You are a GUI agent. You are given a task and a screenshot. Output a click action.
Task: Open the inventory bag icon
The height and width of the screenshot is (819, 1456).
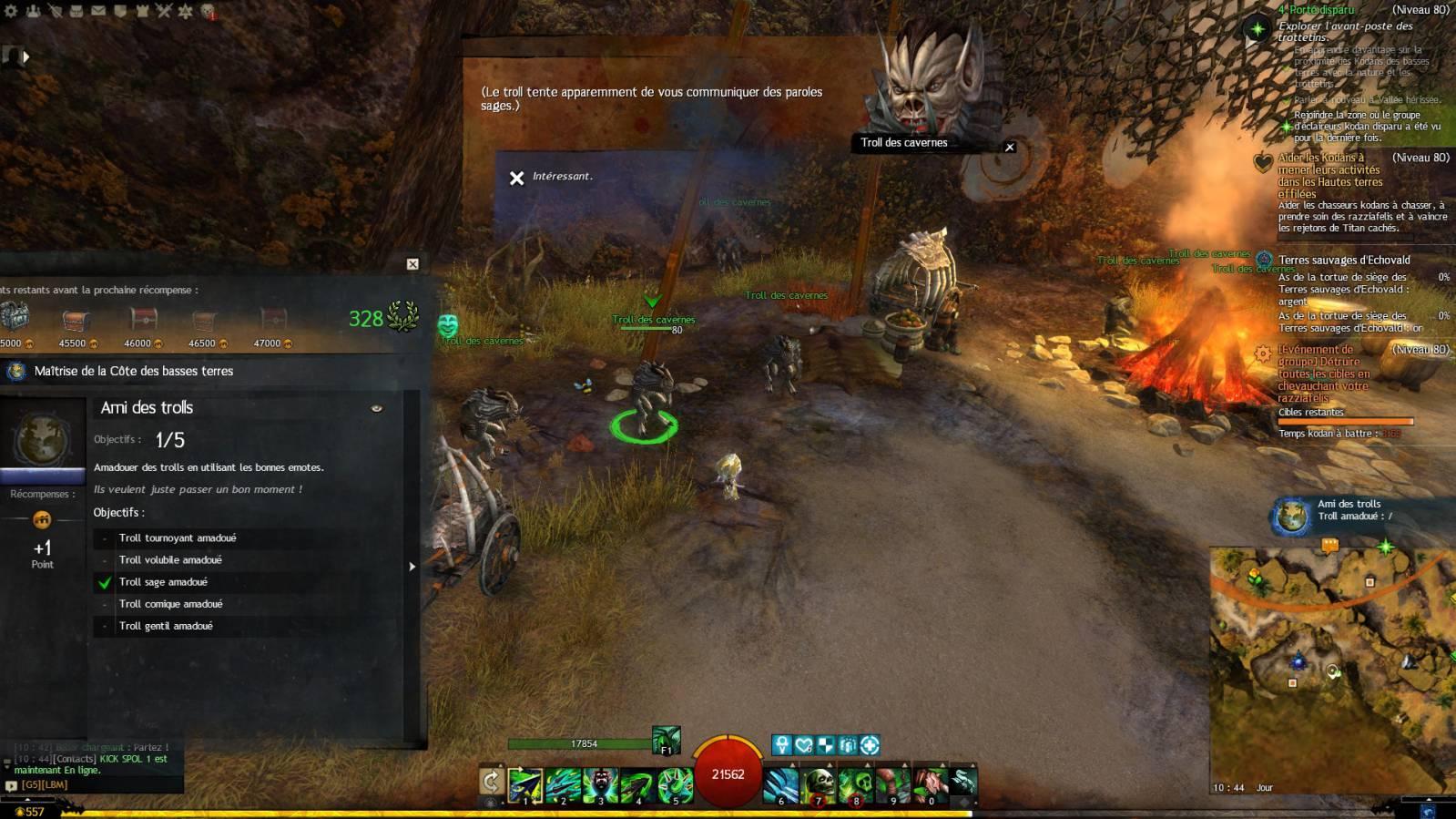[x=76, y=11]
